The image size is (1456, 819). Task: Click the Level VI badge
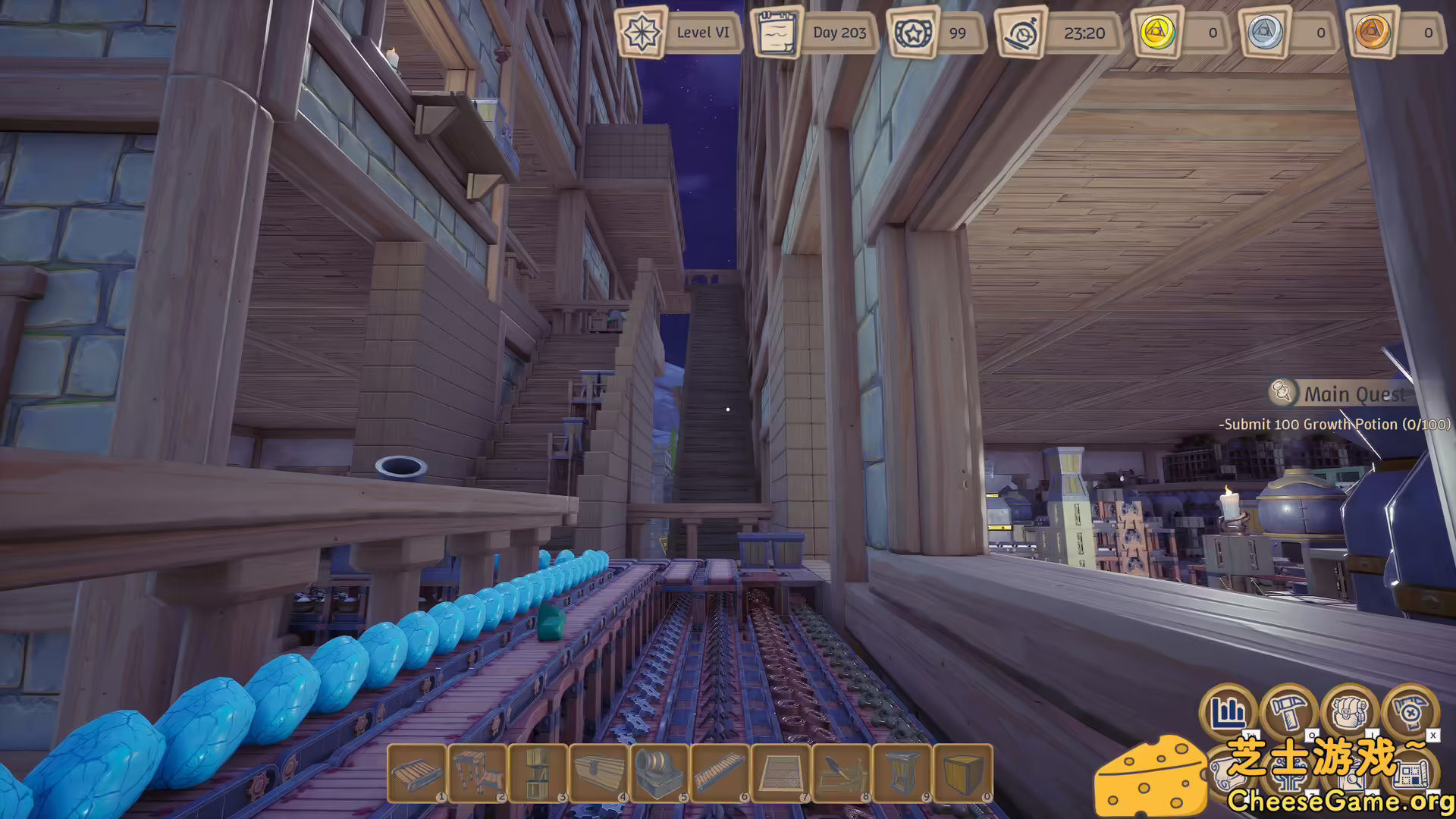(x=679, y=33)
